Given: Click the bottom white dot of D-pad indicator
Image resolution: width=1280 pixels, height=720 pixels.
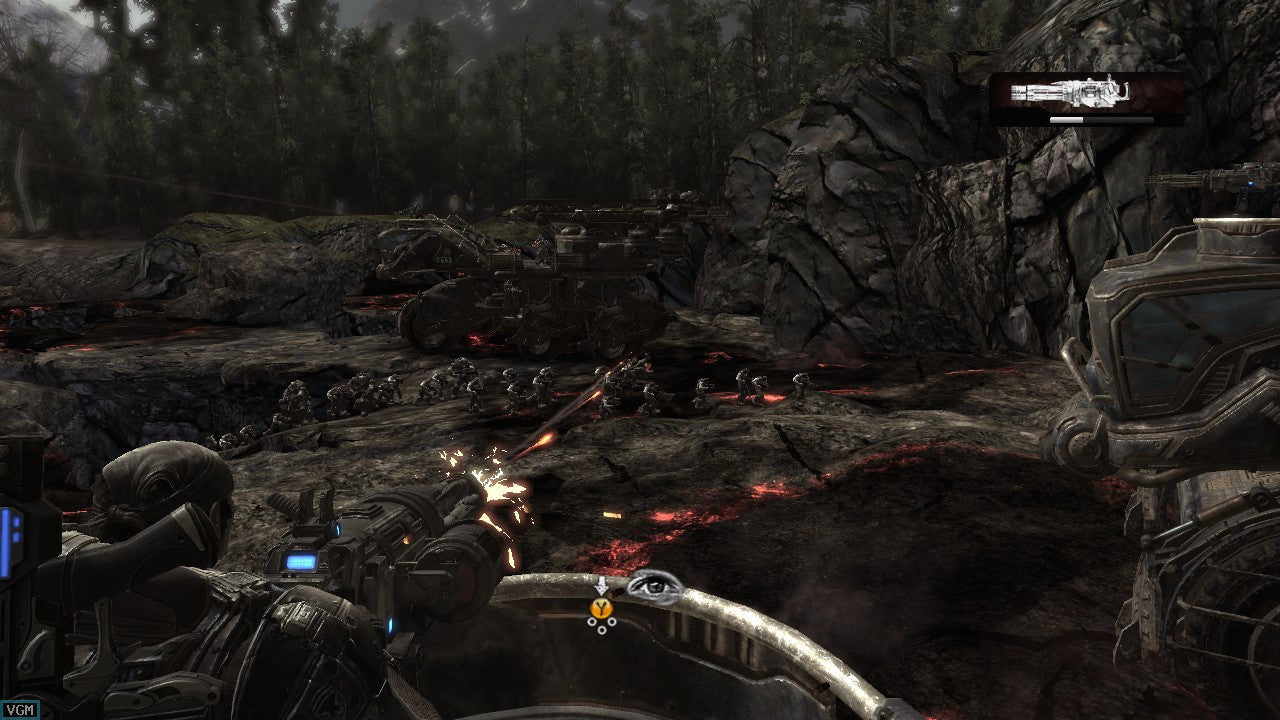Looking at the screenshot, I should (x=602, y=631).
